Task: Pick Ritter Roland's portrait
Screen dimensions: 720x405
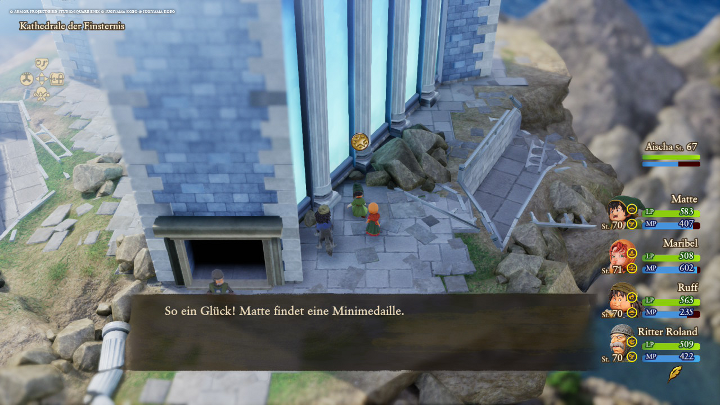Action: [x=619, y=341]
